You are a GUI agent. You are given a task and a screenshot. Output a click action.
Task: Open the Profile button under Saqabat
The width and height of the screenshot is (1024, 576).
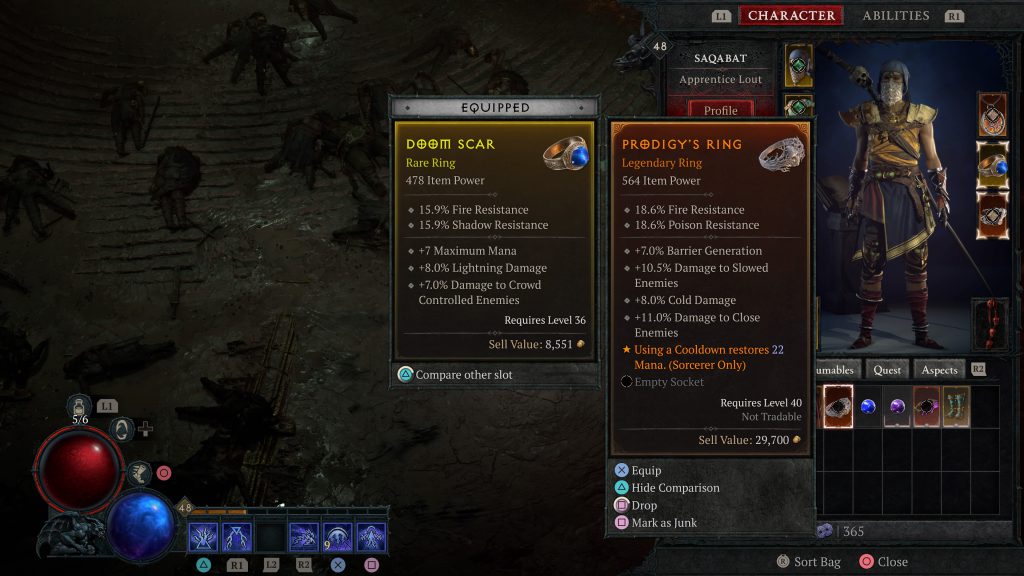tap(720, 110)
